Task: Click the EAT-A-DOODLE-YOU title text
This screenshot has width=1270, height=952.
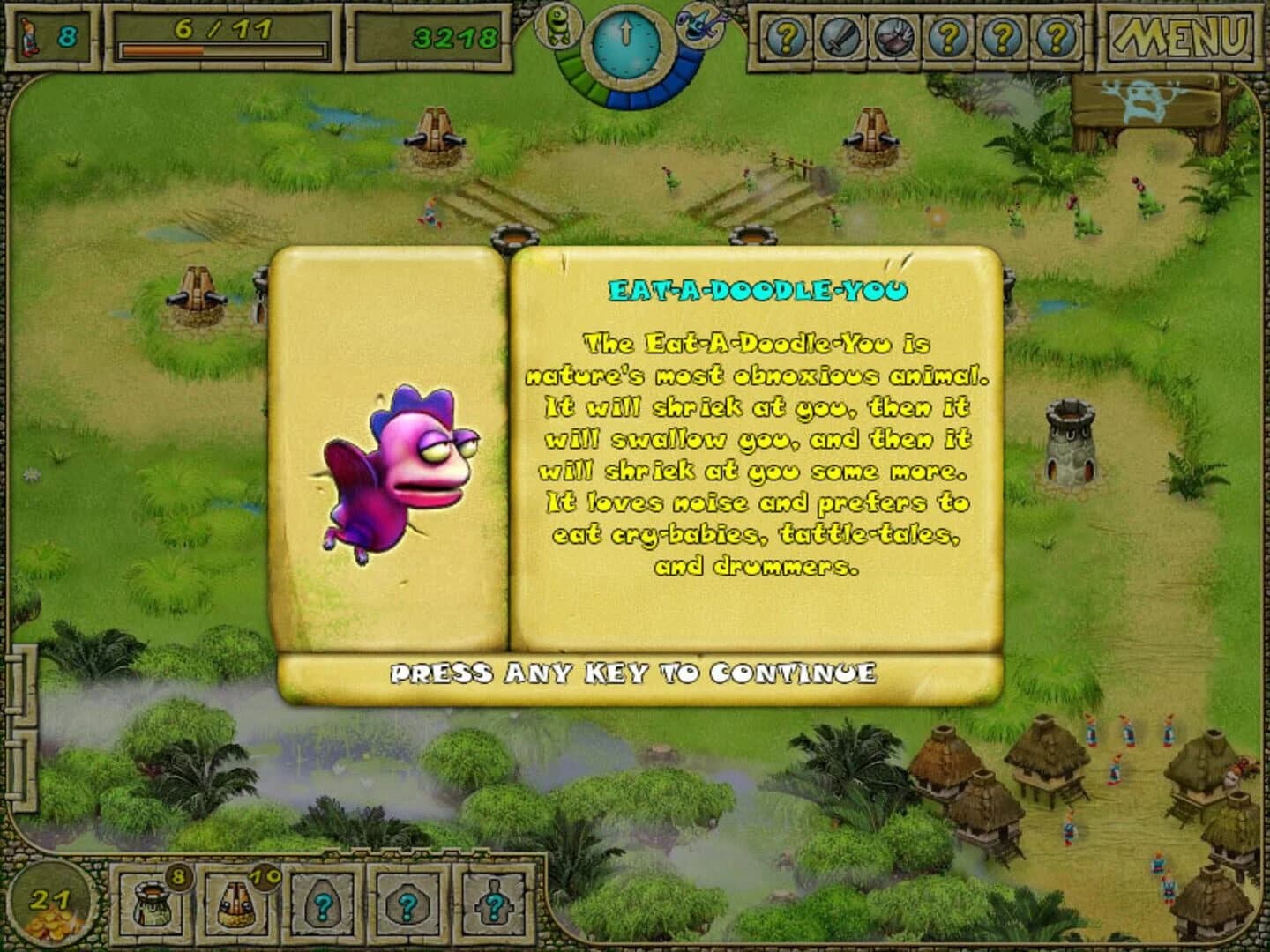Action: point(757,286)
